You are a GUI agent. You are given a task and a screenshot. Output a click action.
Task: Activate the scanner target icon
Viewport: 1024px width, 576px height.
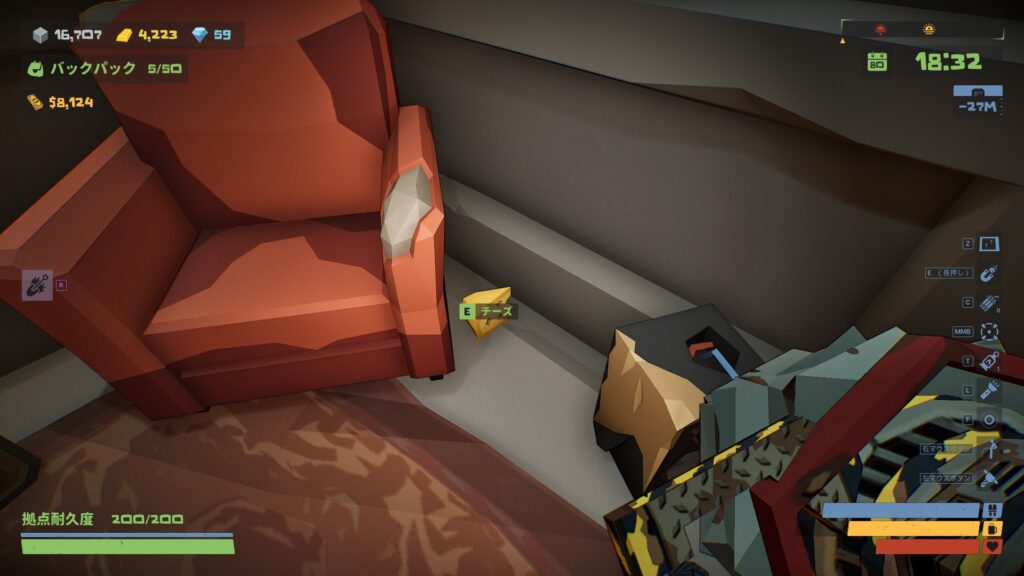989,331
